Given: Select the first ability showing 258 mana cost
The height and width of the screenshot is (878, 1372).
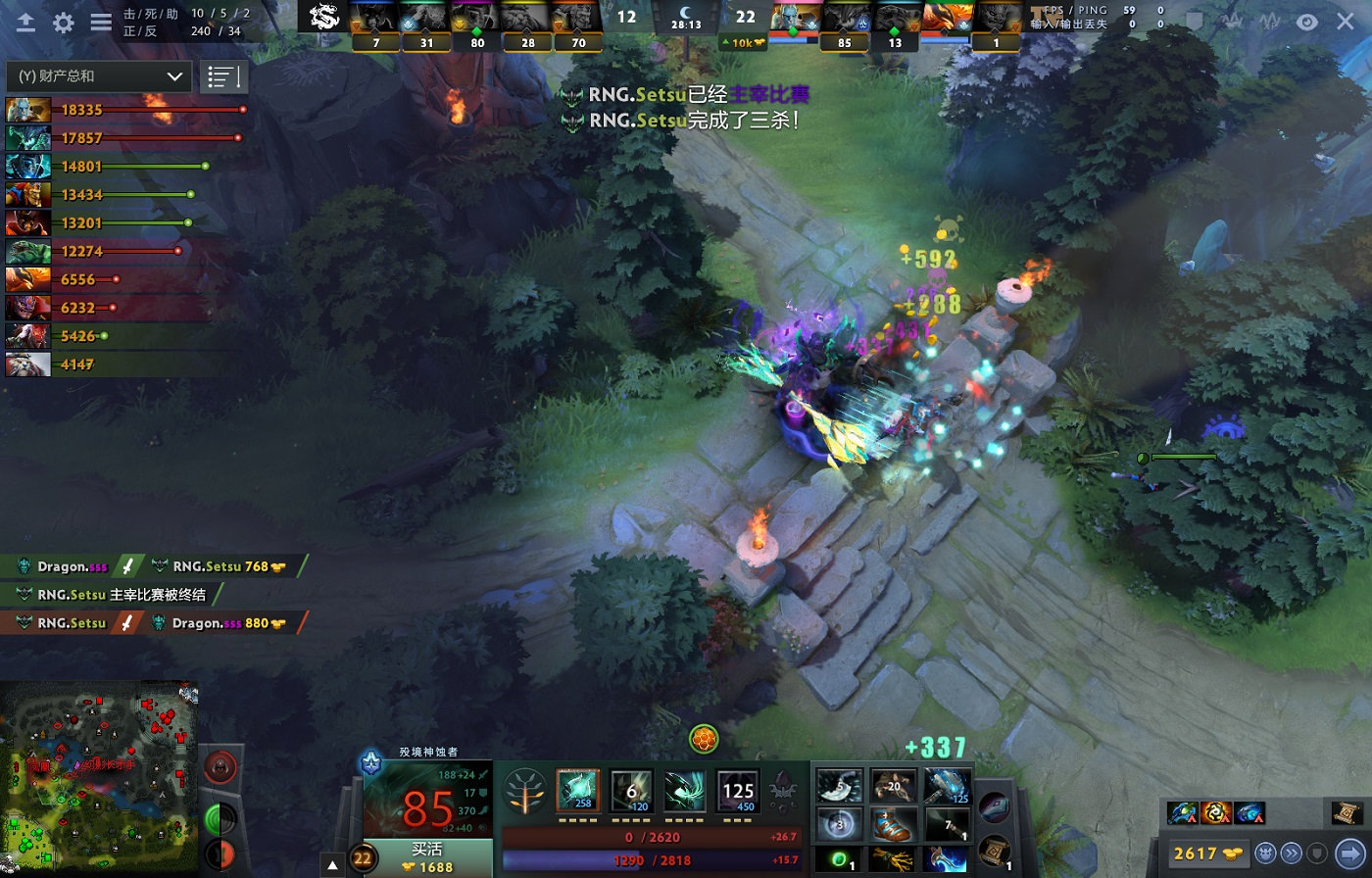Looking at the screenshot, I should pos(577,790).
